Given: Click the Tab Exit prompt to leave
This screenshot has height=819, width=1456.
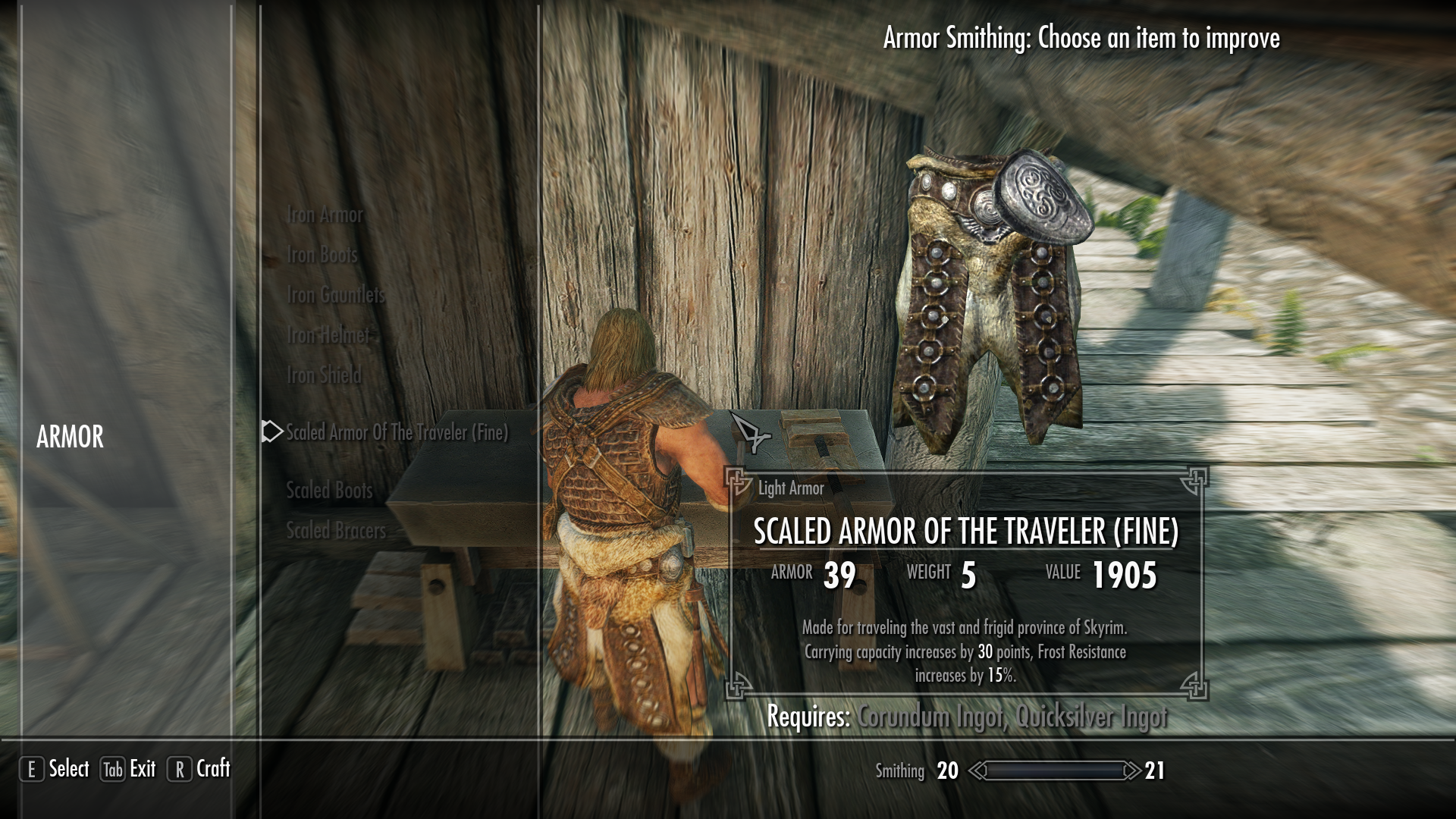Looking at the screenshot, I should (x=127, y=768).
